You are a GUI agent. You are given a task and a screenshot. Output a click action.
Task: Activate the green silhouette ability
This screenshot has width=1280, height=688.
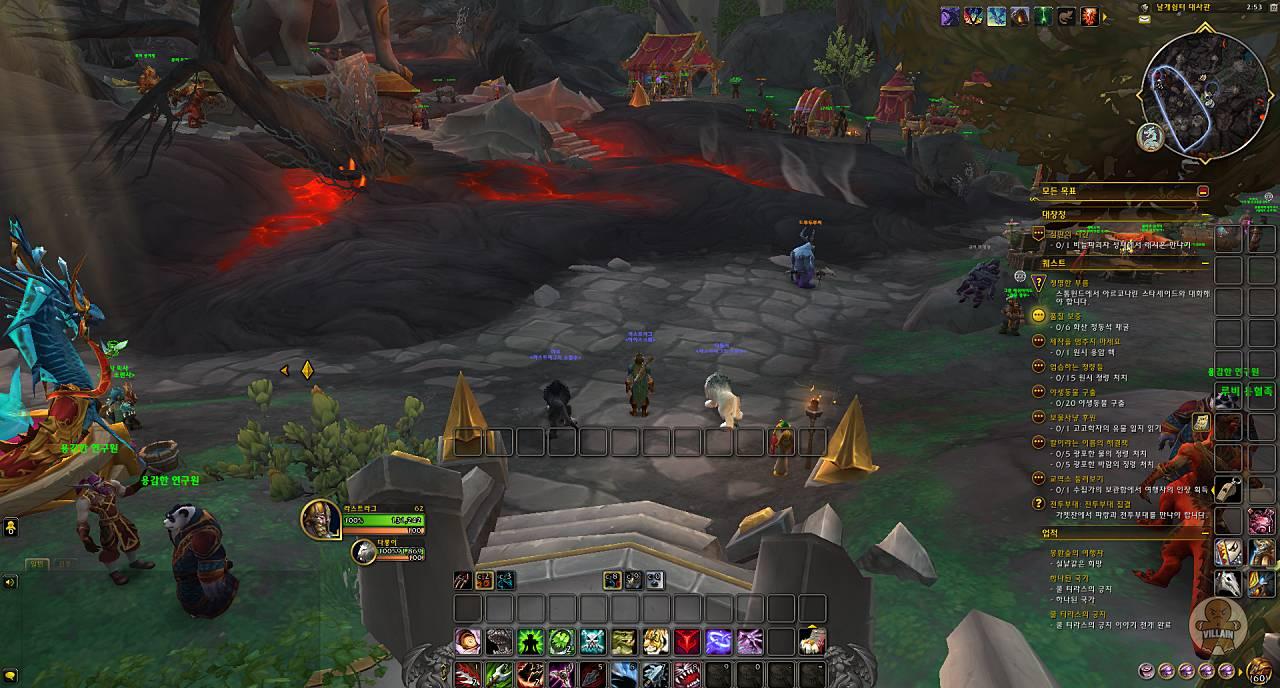[x=531, y=642]
